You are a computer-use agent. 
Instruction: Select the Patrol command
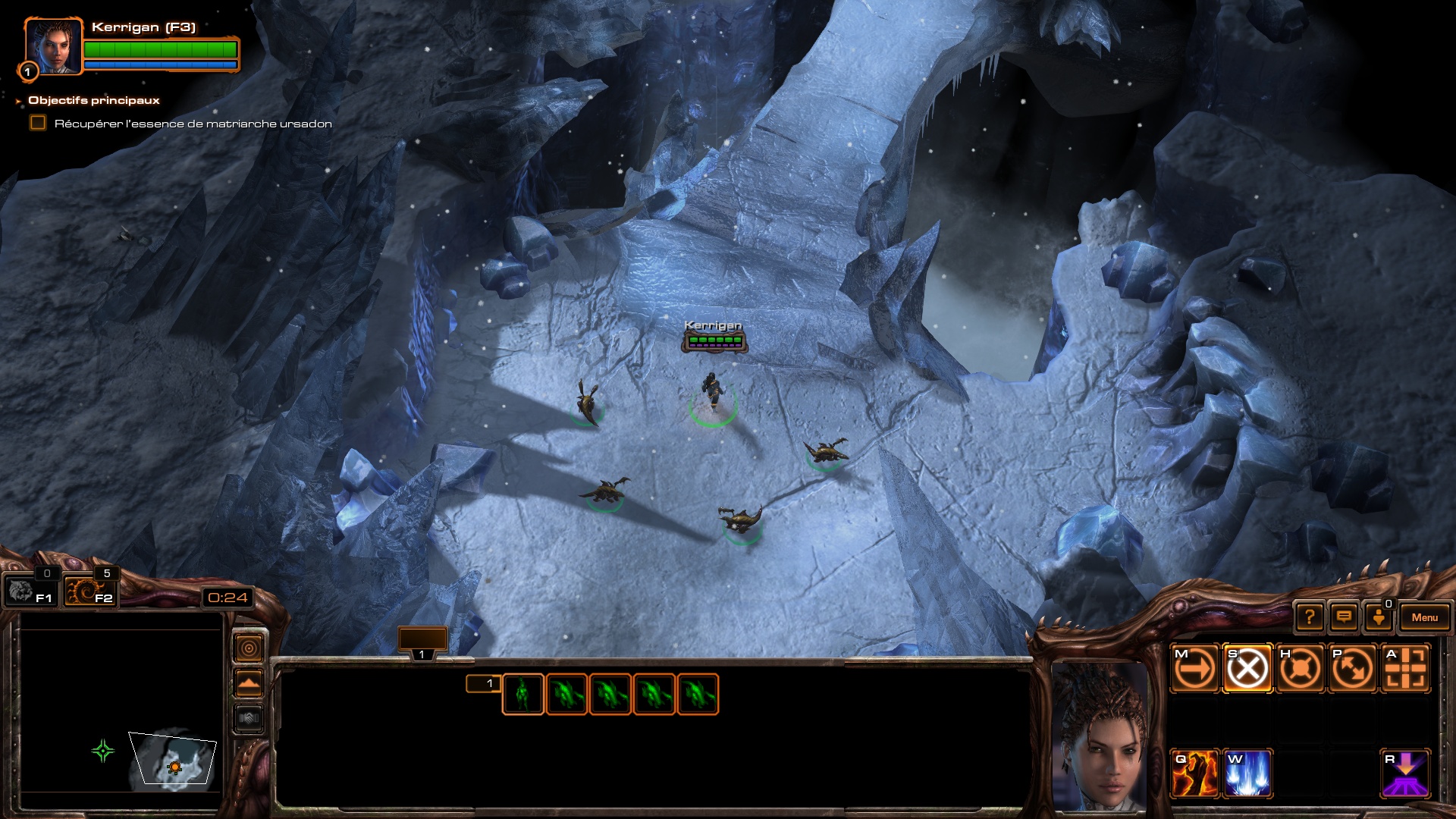[1353, 669]
